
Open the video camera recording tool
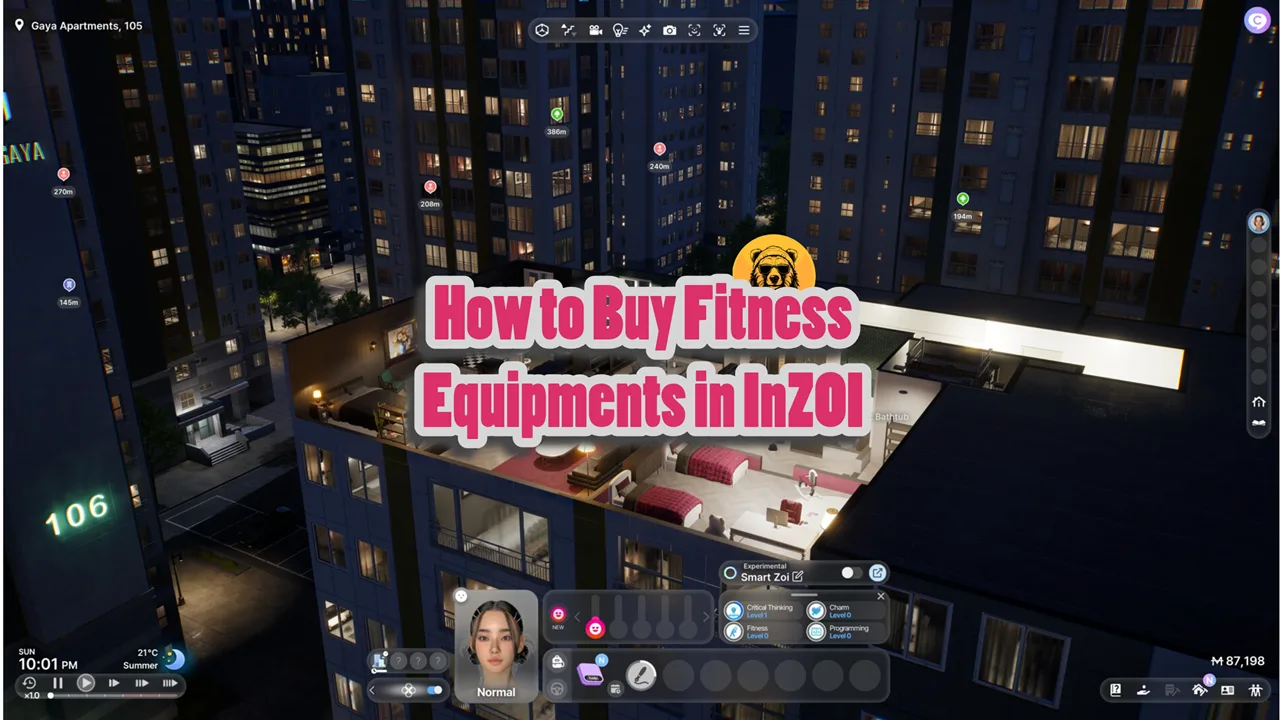[596, 30]
